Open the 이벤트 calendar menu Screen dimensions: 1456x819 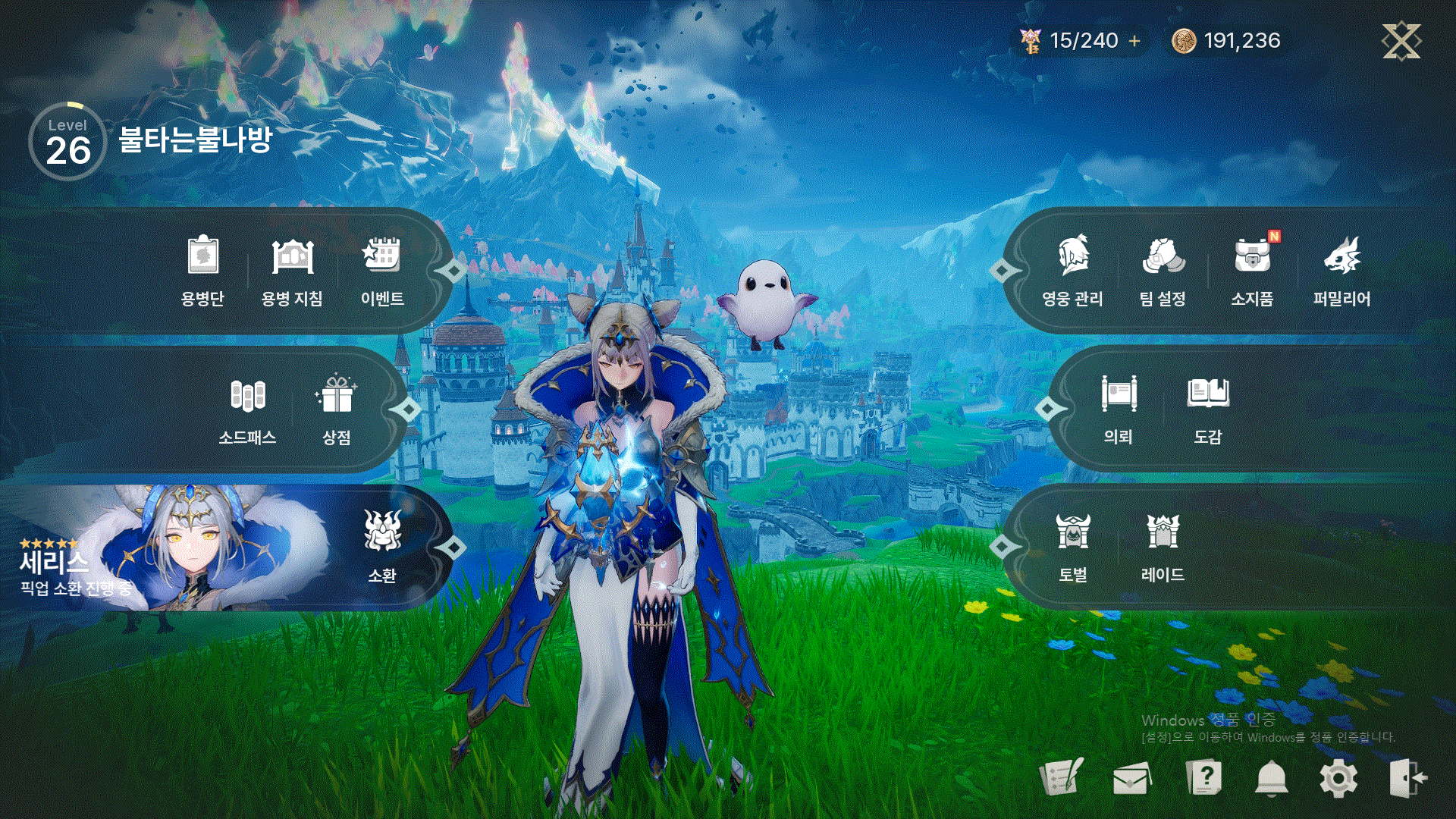pos(381,269)
